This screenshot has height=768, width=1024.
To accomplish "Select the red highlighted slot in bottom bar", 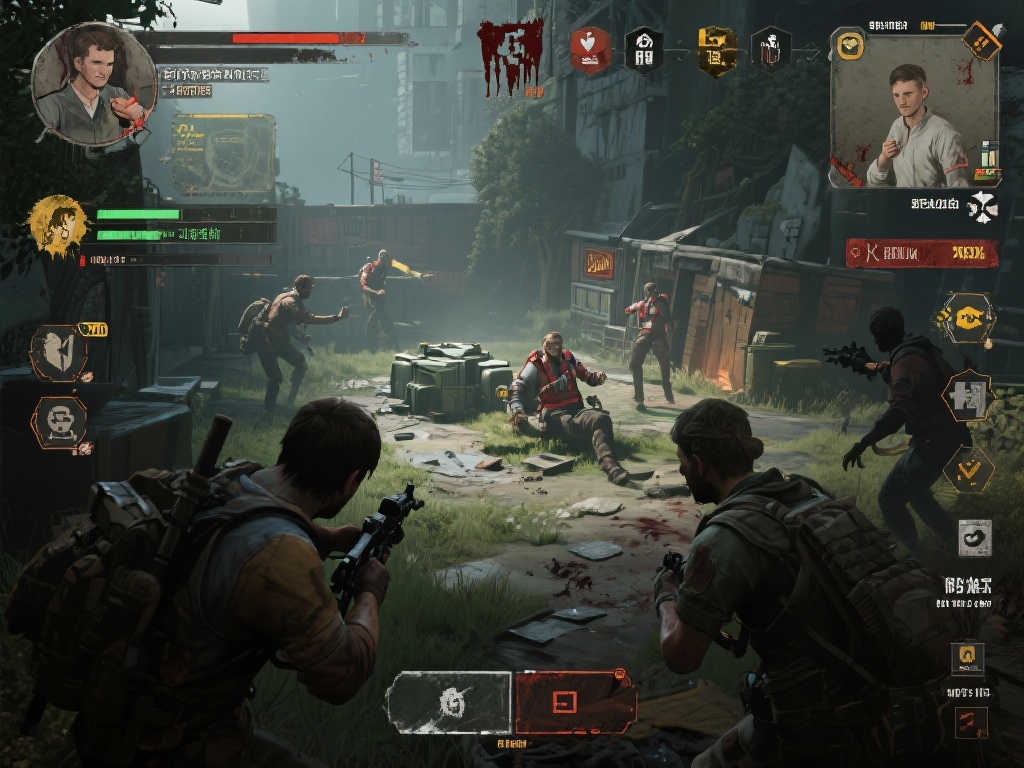I will pyautogui.click(x=575, y=701).
